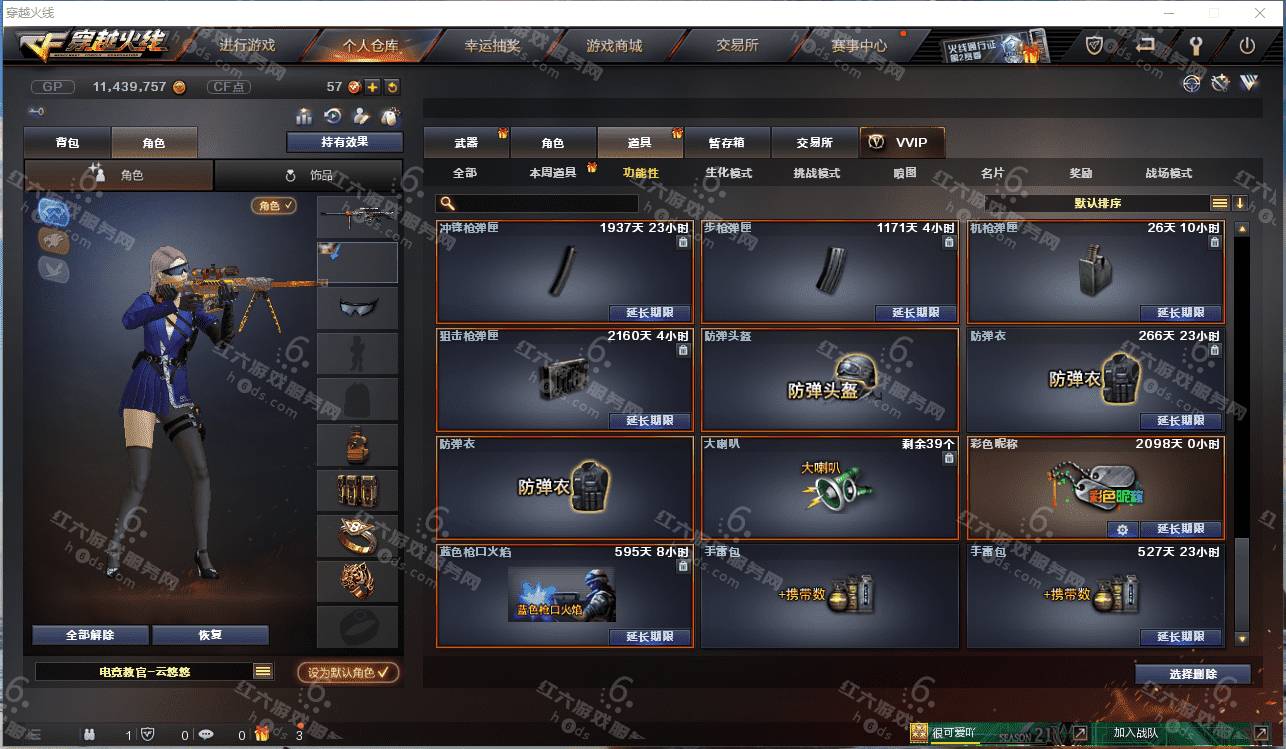The height and width of the screenshot is (749, 1286).
Task: Click the 选择删除 button
Action: click(1192, 674)
